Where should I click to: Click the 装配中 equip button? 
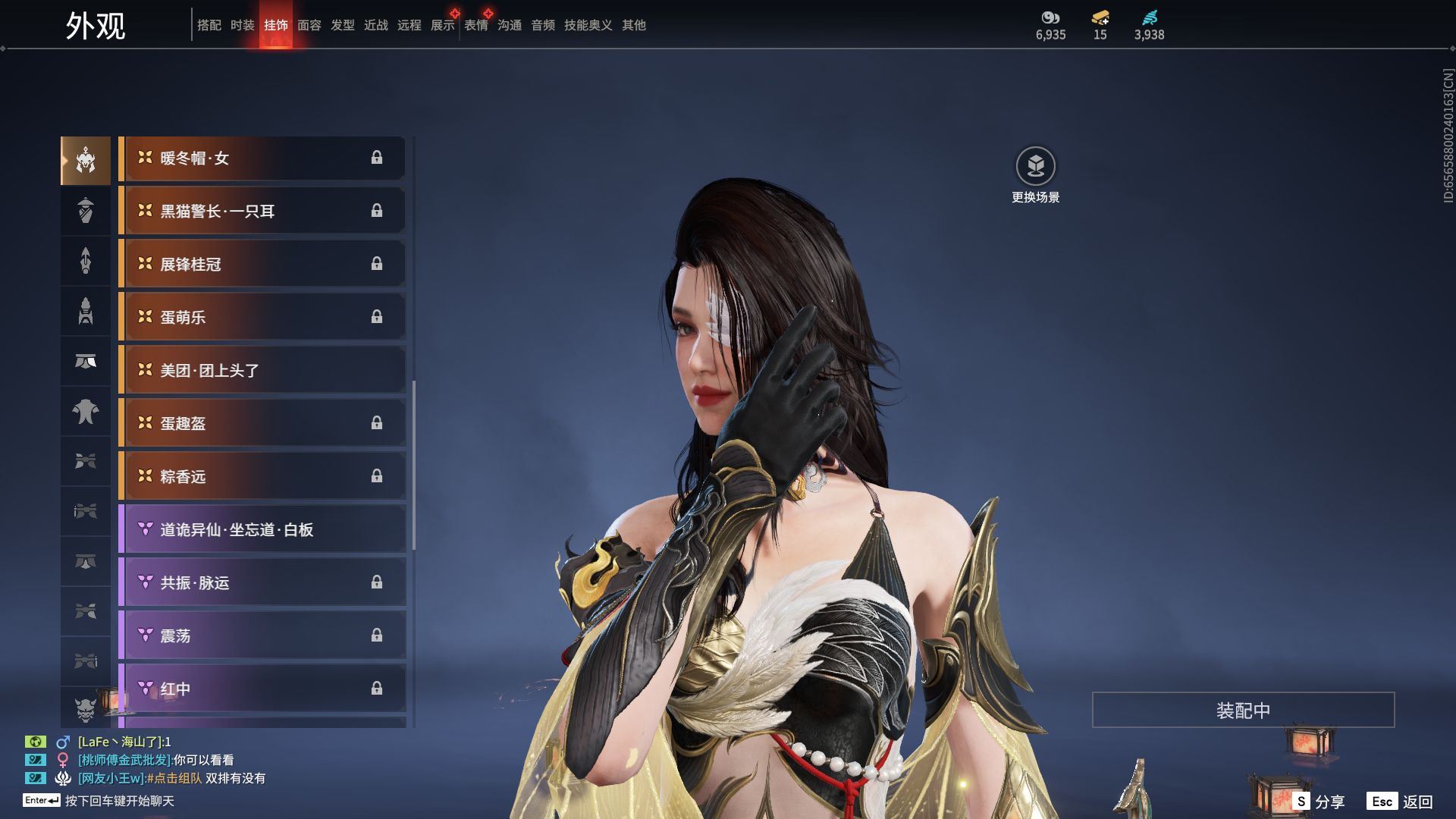[x=1243, y=710]
